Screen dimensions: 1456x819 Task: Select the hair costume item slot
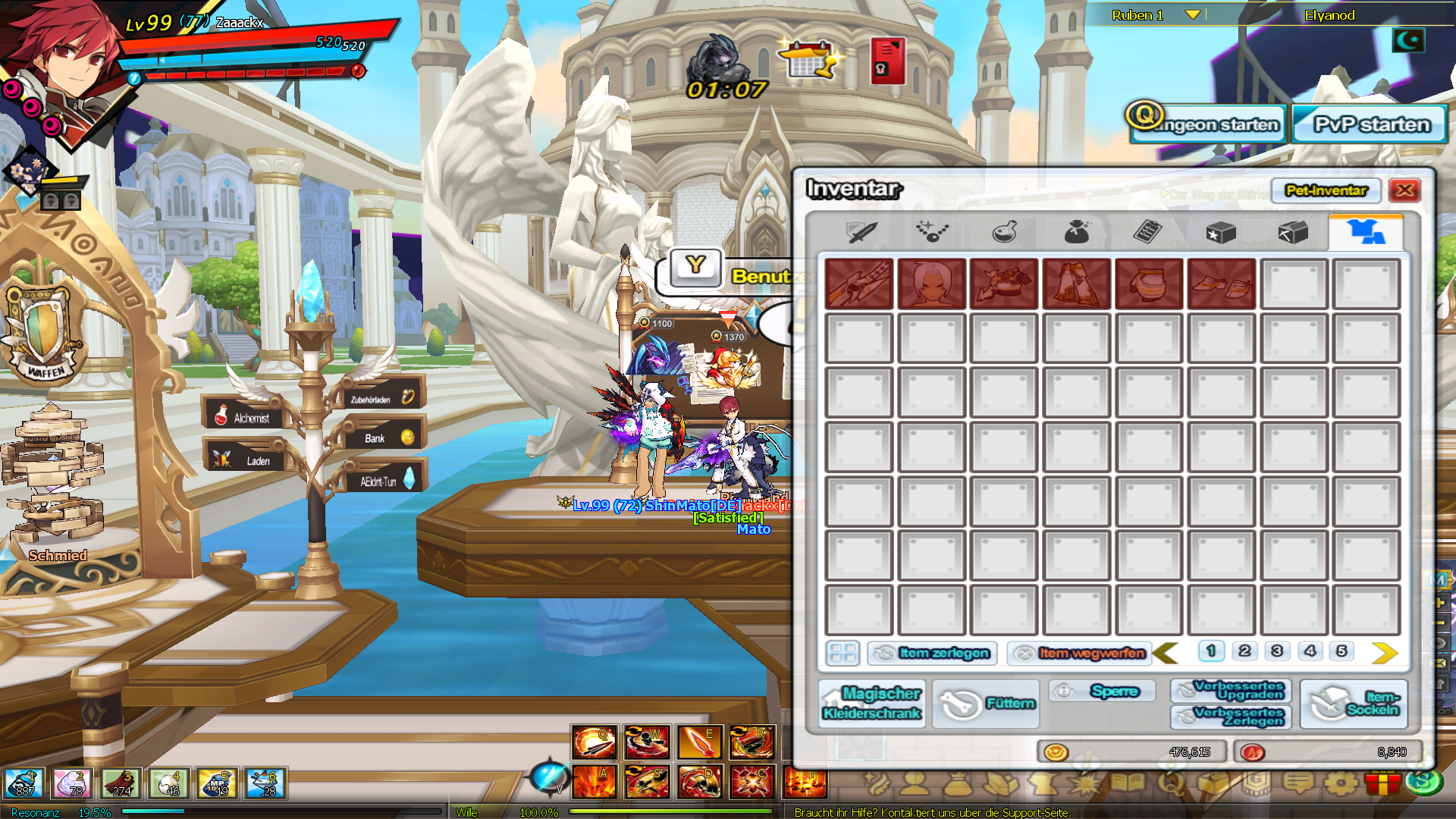(x=931, y=284)
